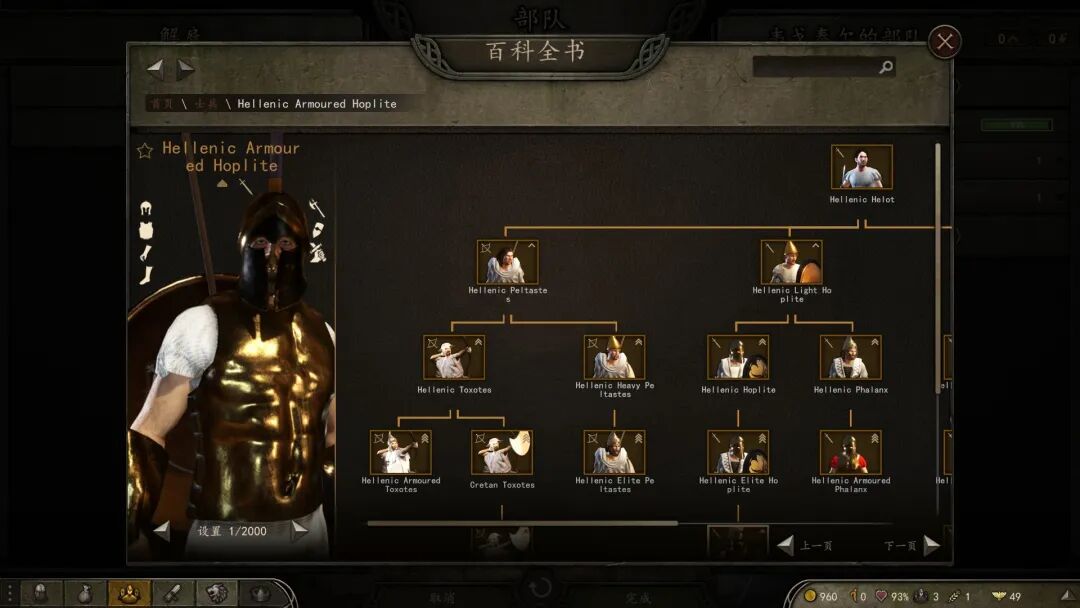Image resolution: width=1080 pixels, height=608 pixels.
Task: Close the encyclopedia window
Action: point(945,41)
